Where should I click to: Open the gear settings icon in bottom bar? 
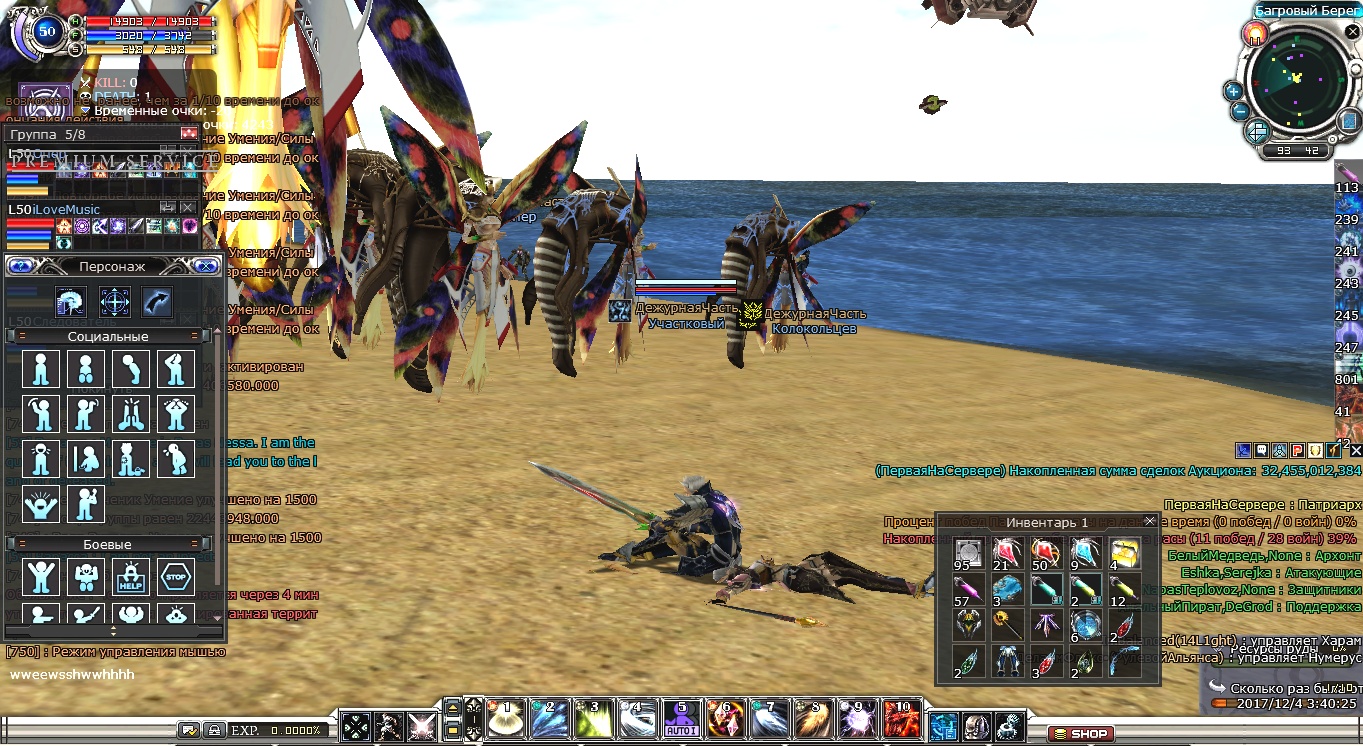tap(1010, 726)
